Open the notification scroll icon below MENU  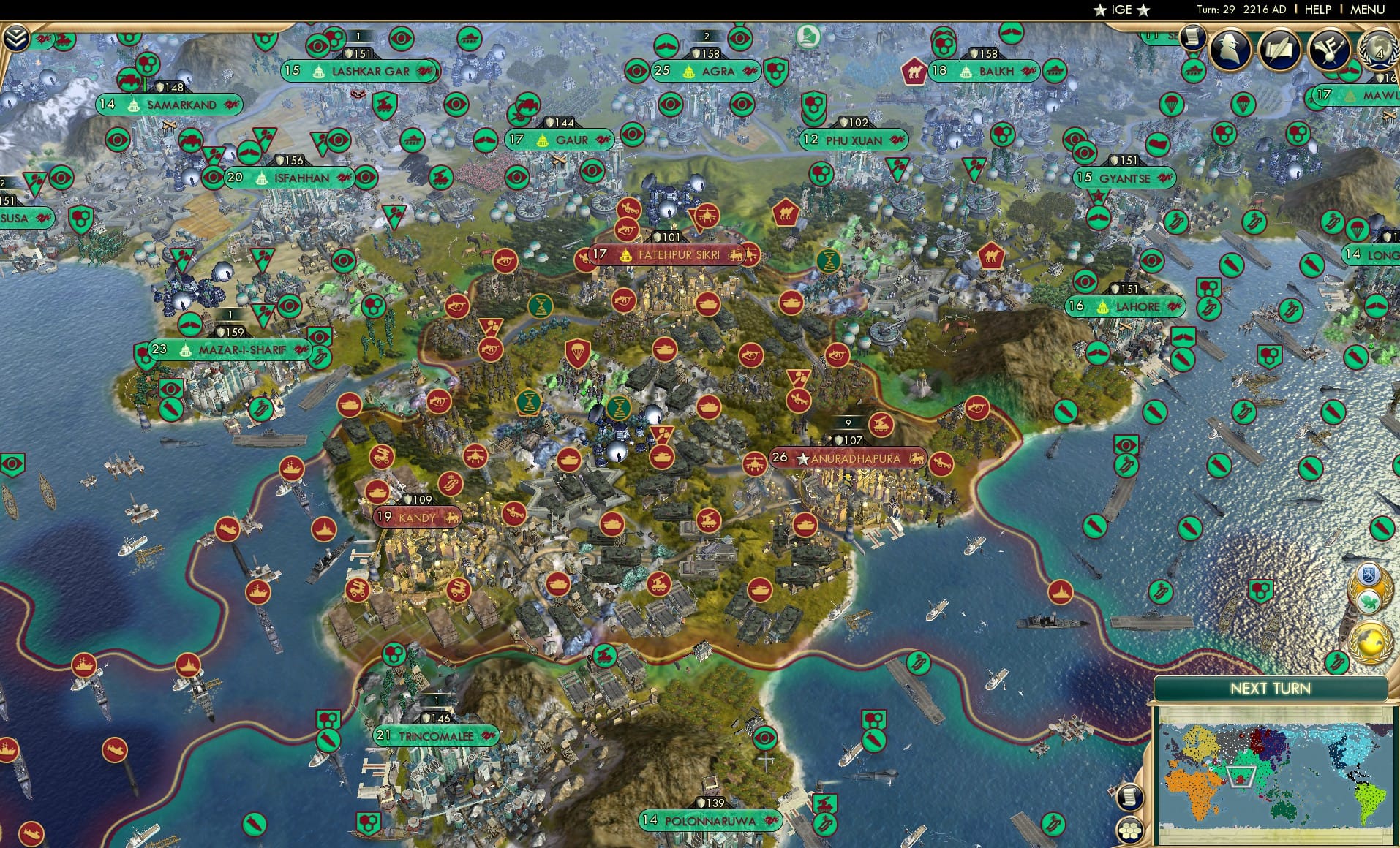coord(1193,37)
